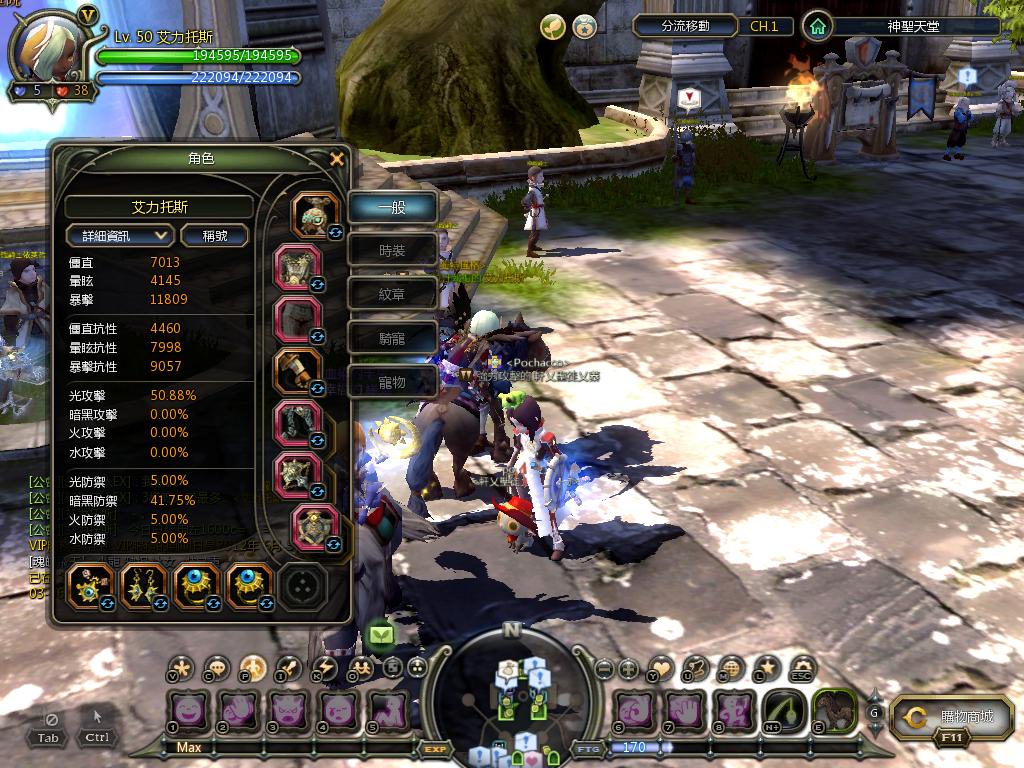
Task: Select the 一般 equipment tab
Action: [392, 208]
